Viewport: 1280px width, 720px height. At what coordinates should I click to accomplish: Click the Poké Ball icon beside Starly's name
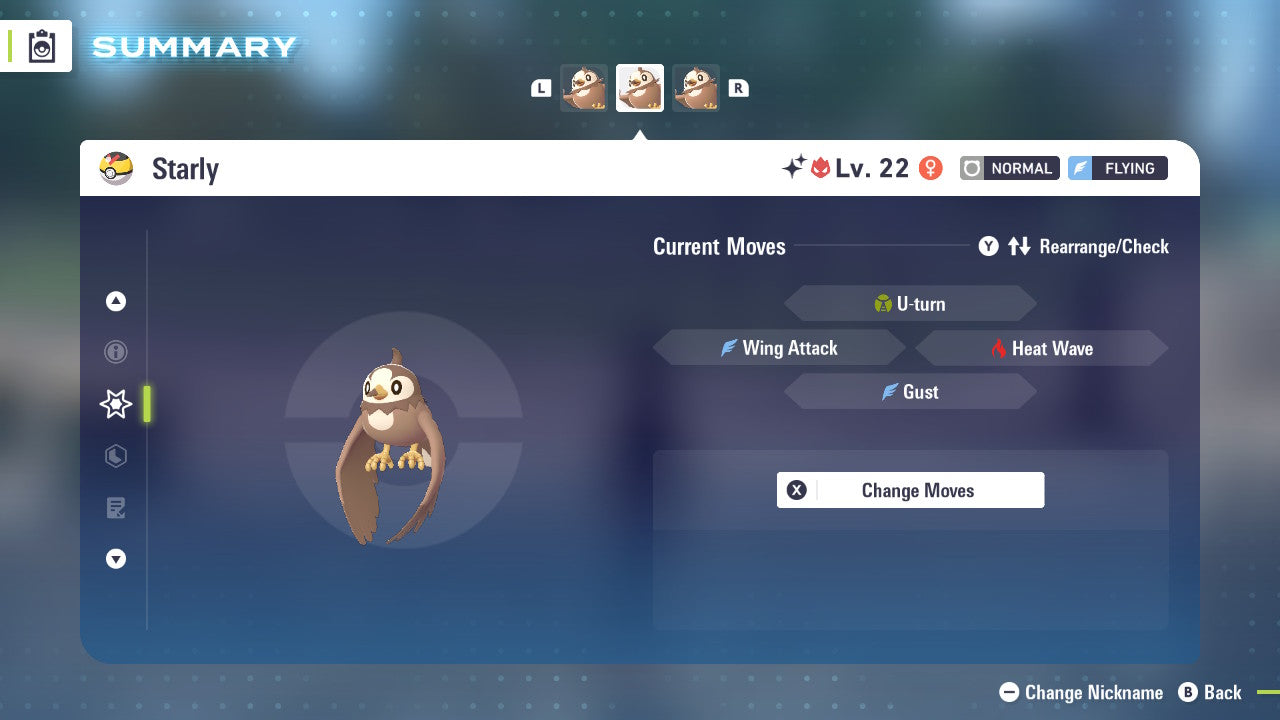coord(117,168)
